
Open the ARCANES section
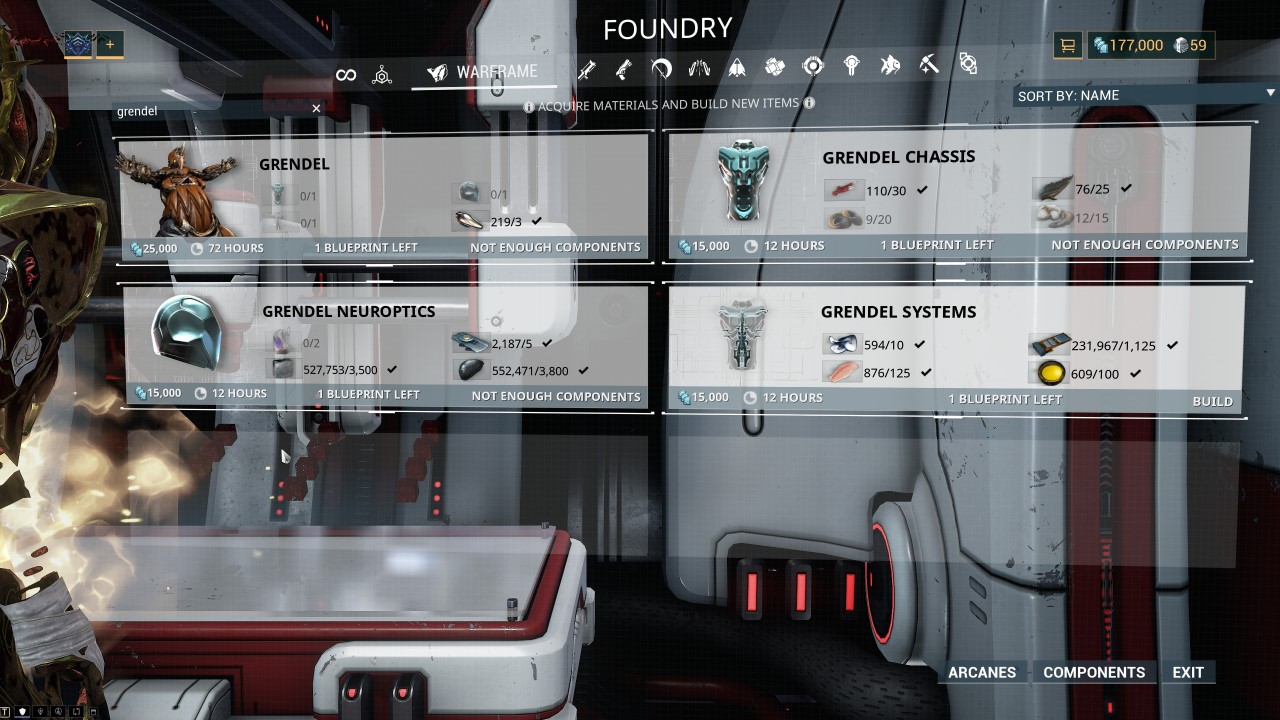[981, 672]
